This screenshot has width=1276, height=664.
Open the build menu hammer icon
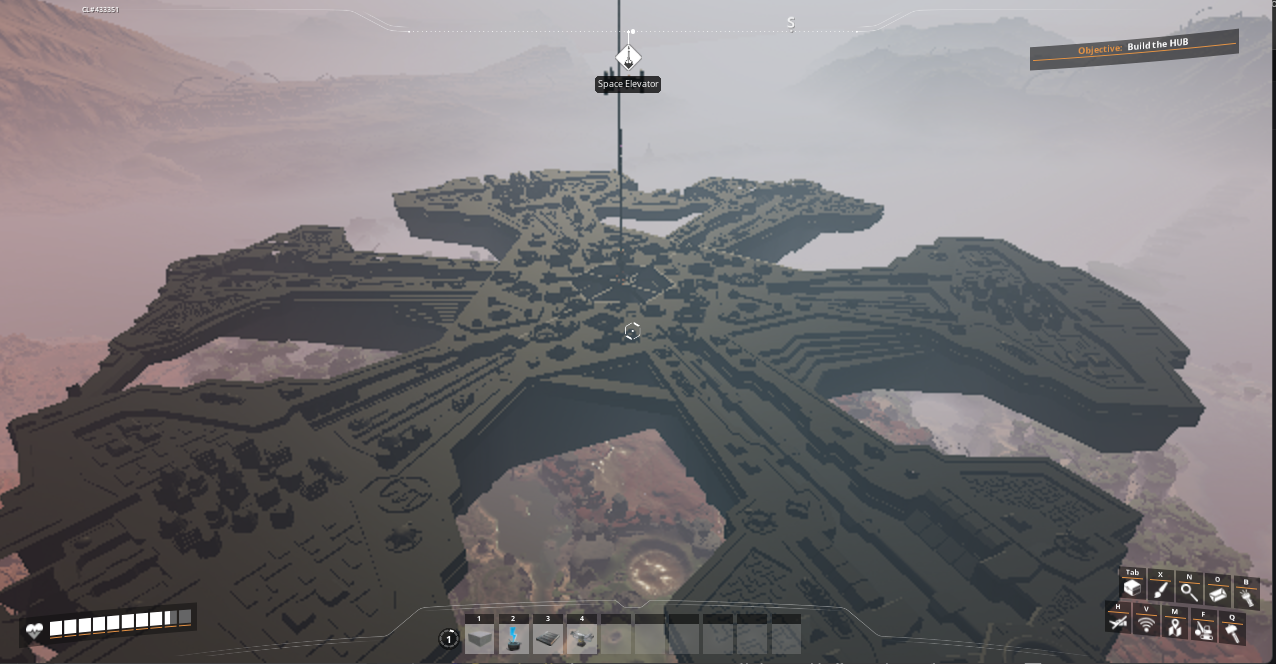point(1233,632)
